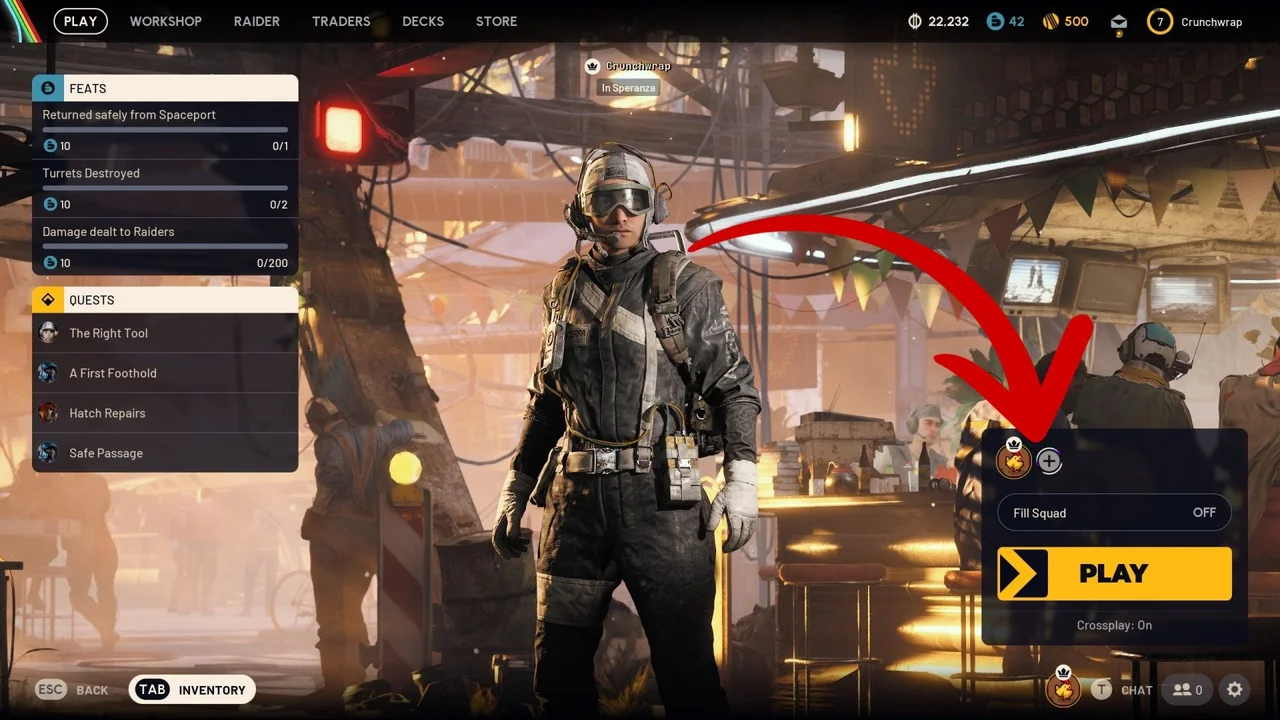Switch to the Traders tab
Screen dimensions: 1280x720
tap(341, 21)
